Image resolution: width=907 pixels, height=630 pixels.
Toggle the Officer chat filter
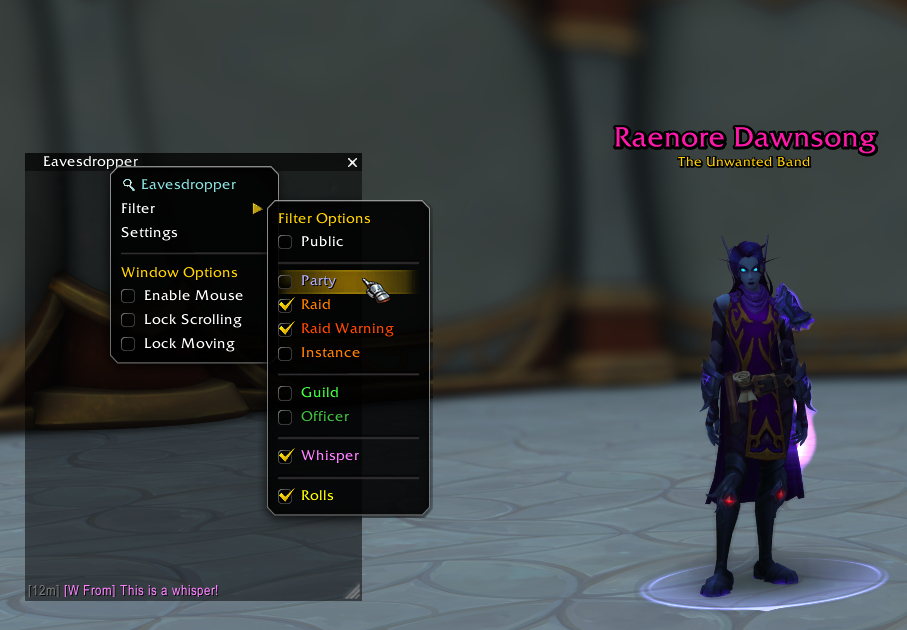[286, 417]
